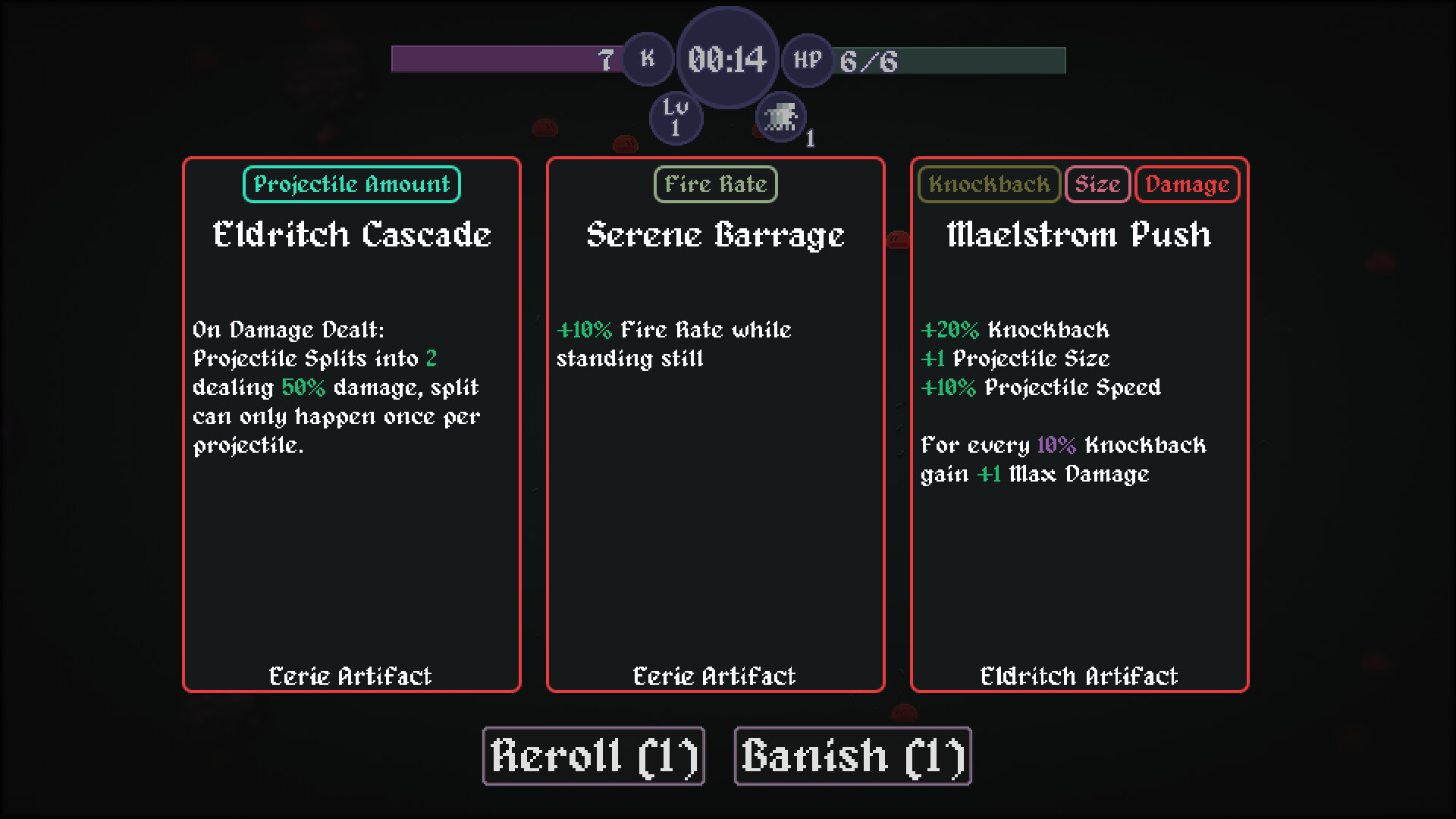This screenshot has width=1456, height=819.
Task: Click the creature count number 1
Action: (x=810, y=139)
